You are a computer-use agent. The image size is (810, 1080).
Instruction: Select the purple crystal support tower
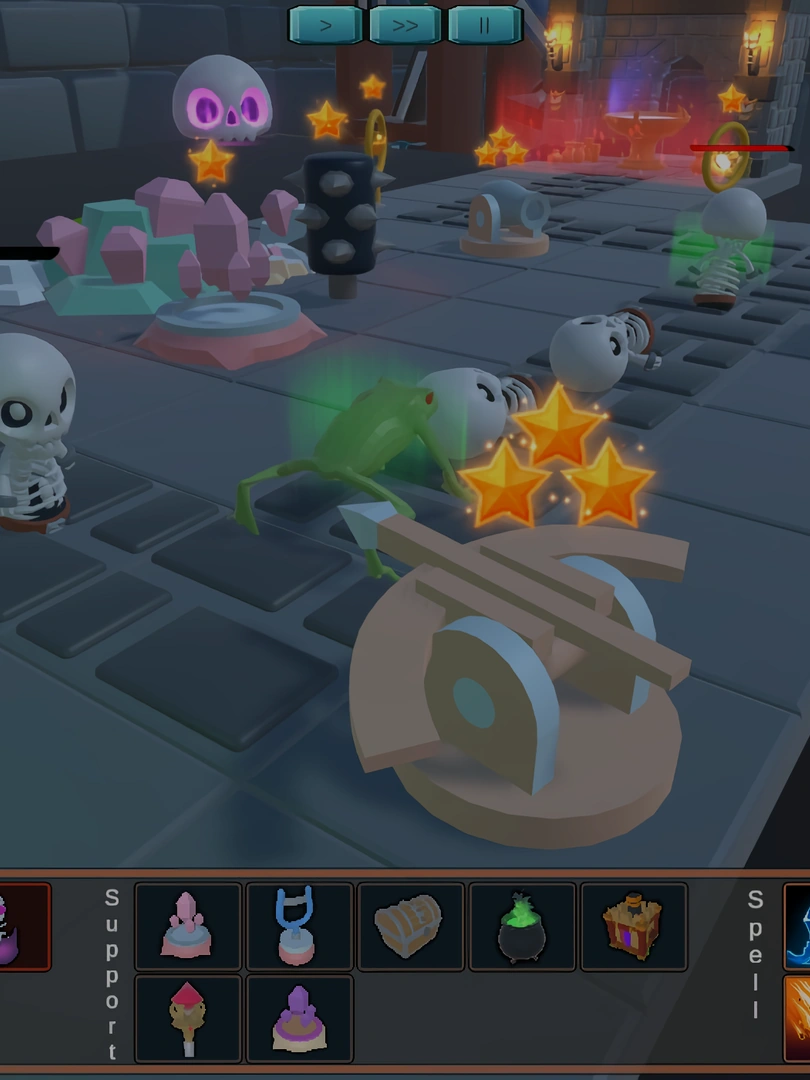click(300, 1018)
